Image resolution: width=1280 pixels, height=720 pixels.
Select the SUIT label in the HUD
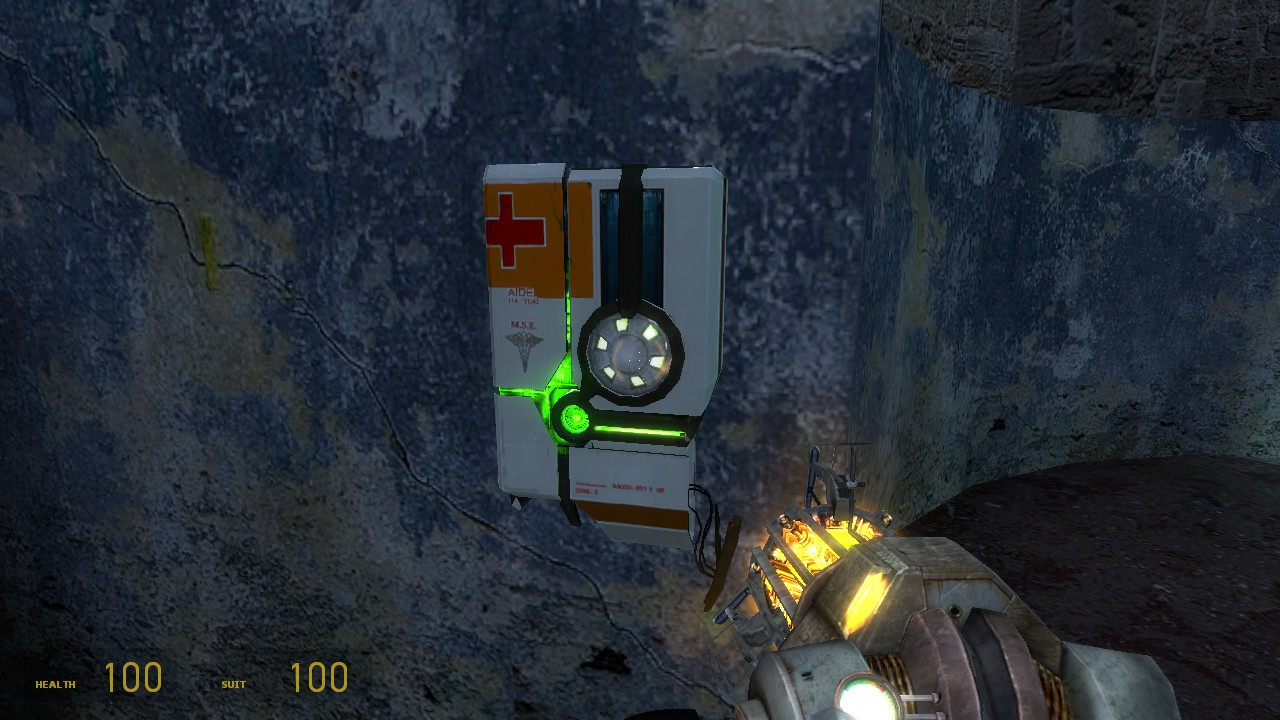[x=232, y=686]
